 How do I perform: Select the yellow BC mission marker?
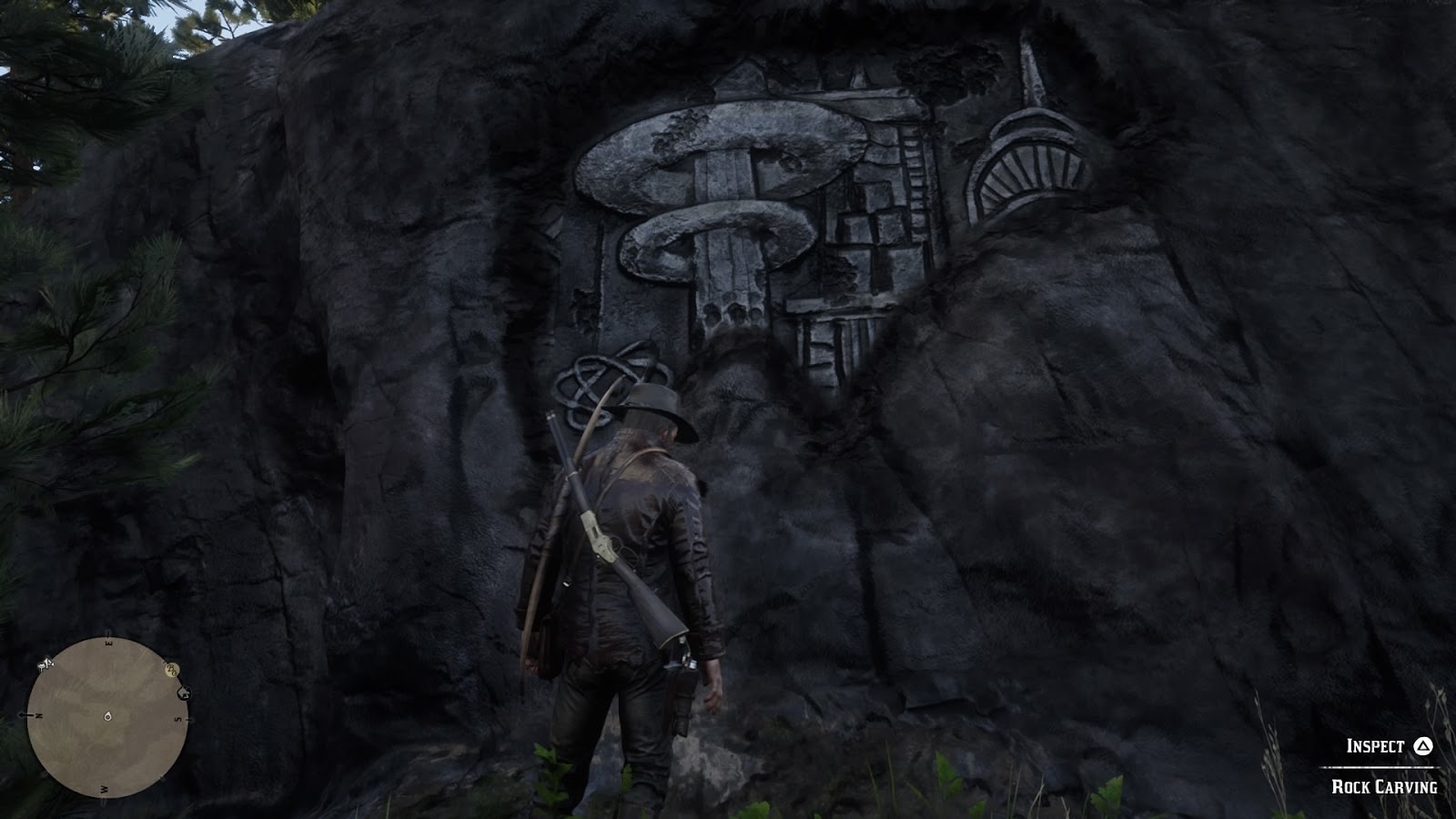click(171, 671)
